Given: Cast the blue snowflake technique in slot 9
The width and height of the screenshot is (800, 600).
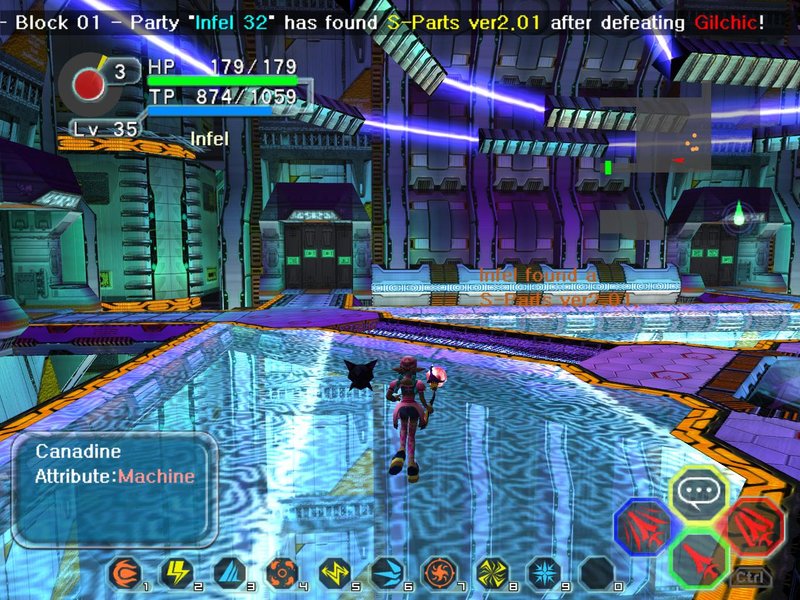Looking at the screenshot, I should tap(542, 573).
